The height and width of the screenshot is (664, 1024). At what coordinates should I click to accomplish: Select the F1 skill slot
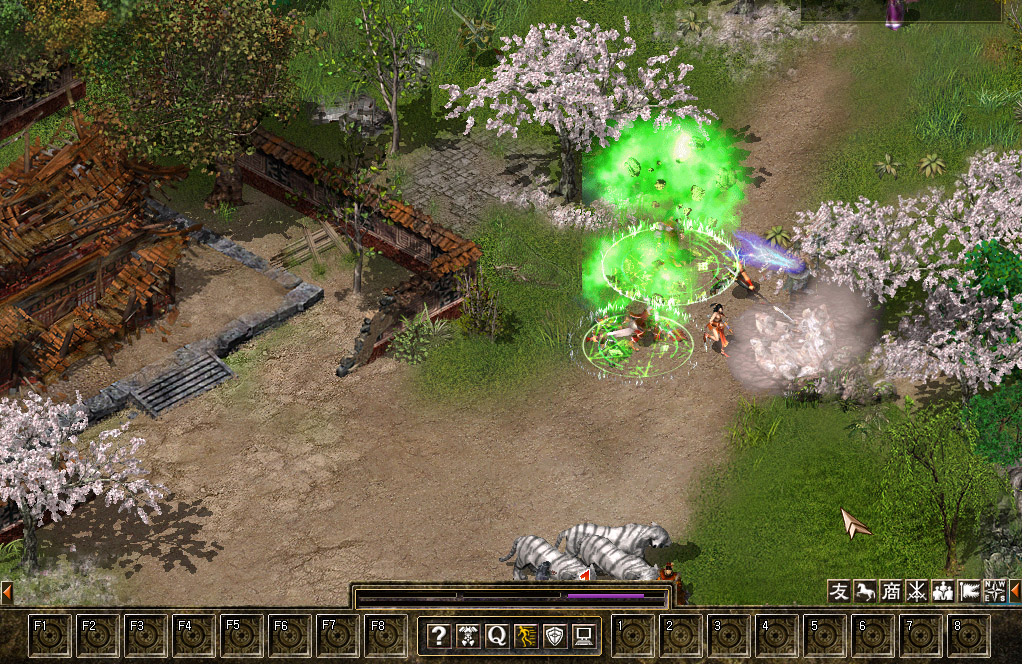point(50,635)
